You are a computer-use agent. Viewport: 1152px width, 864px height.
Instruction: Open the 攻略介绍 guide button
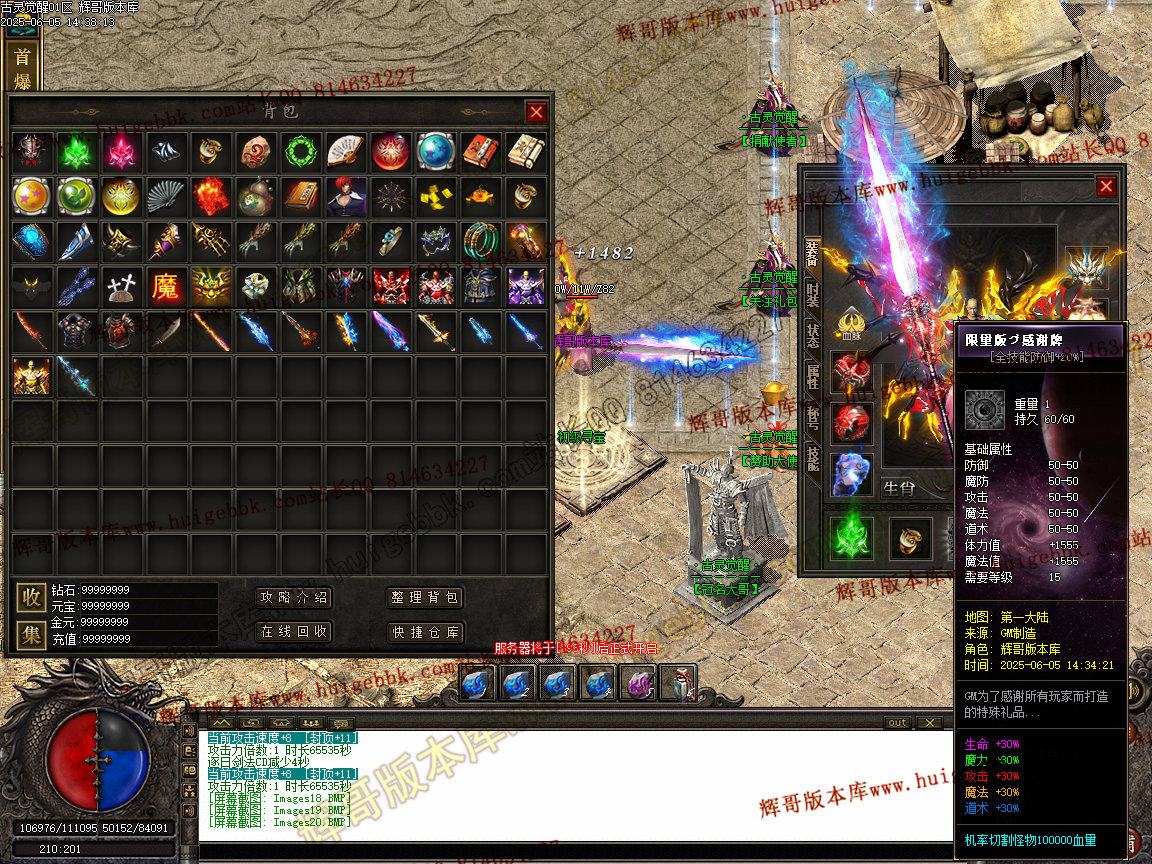click(293, 598)
